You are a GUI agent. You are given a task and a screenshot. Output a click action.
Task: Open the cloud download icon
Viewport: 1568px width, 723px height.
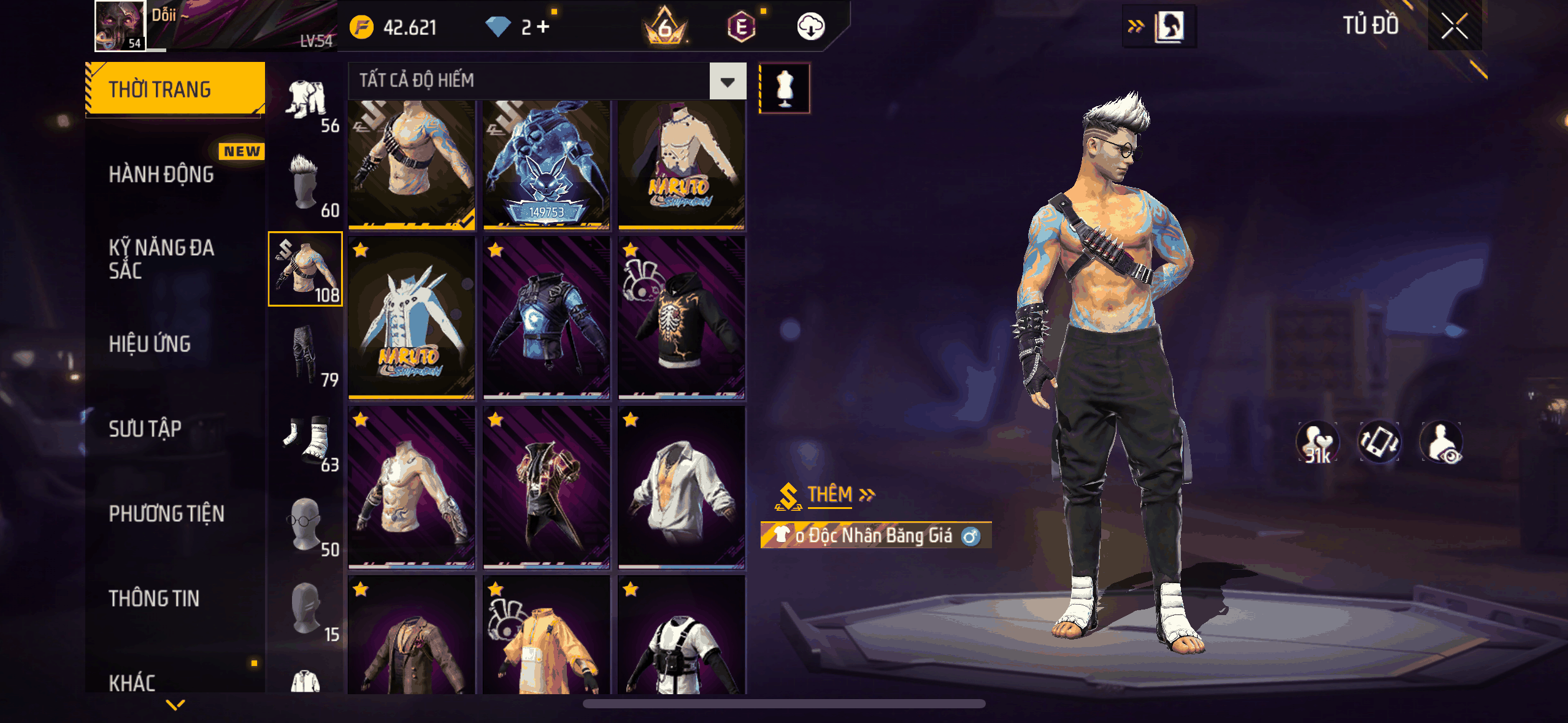810,27
